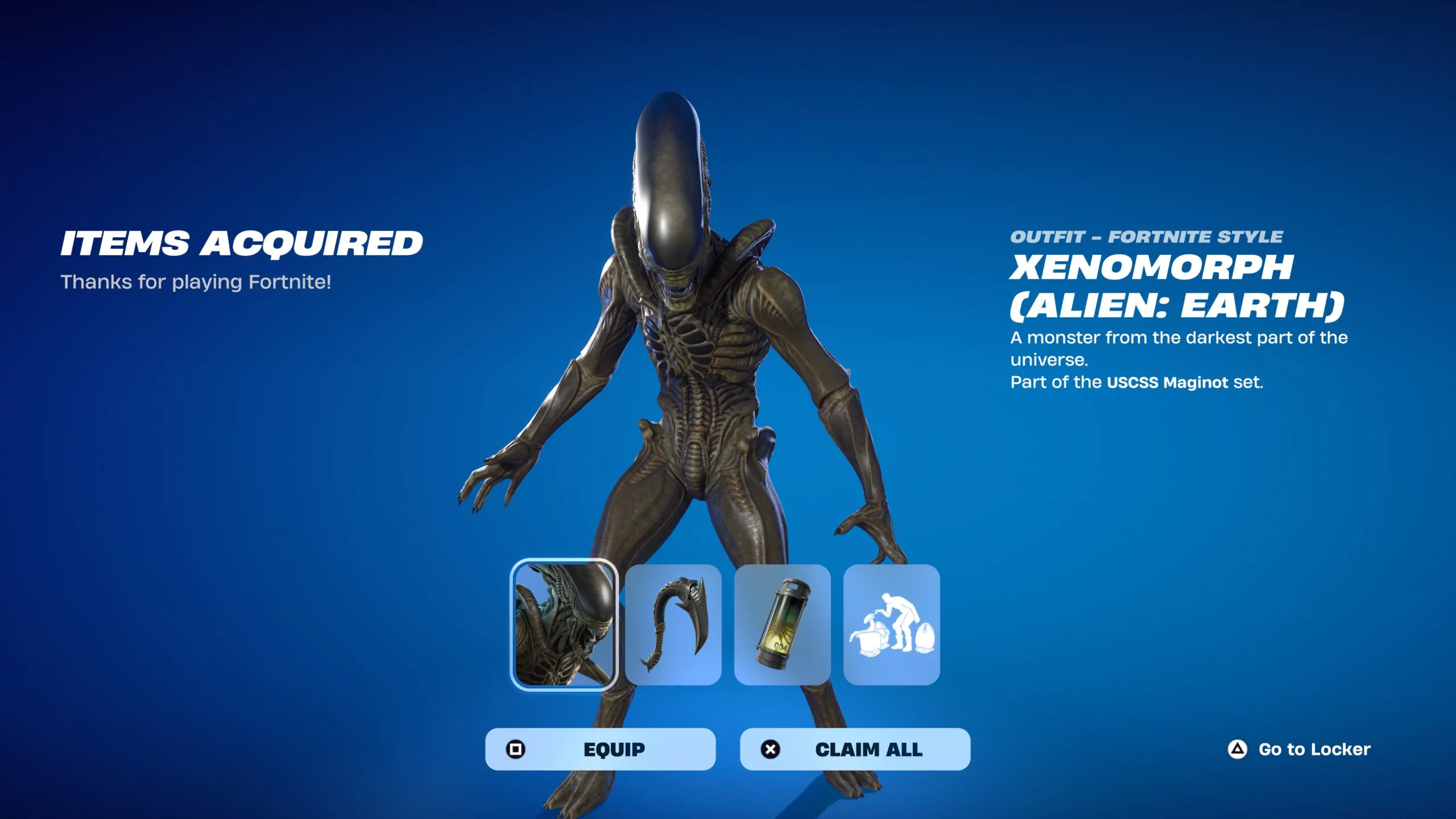Show the alien egg emote item

pos(891,624)
